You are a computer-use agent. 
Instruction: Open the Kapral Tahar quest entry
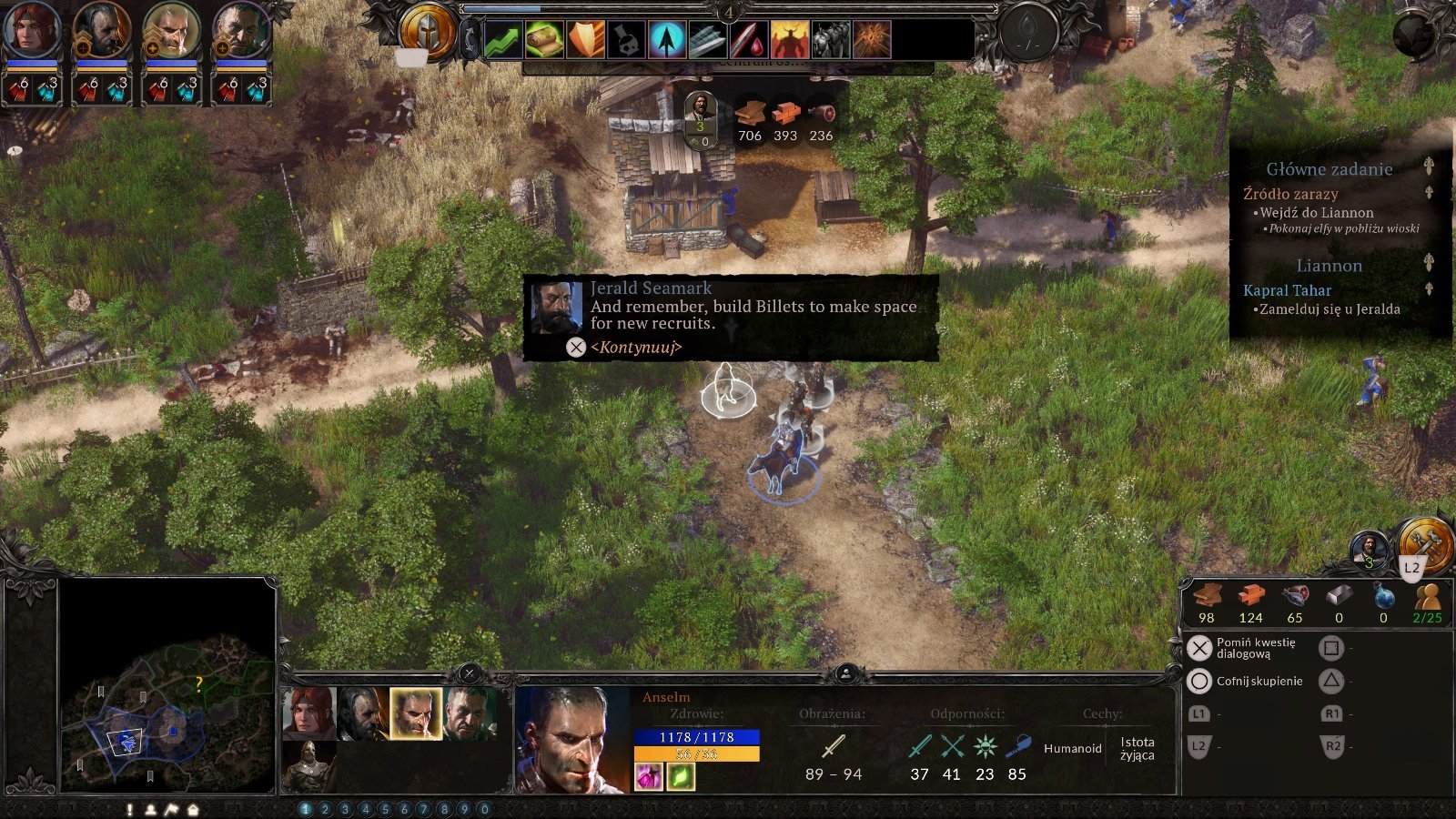1287,290
